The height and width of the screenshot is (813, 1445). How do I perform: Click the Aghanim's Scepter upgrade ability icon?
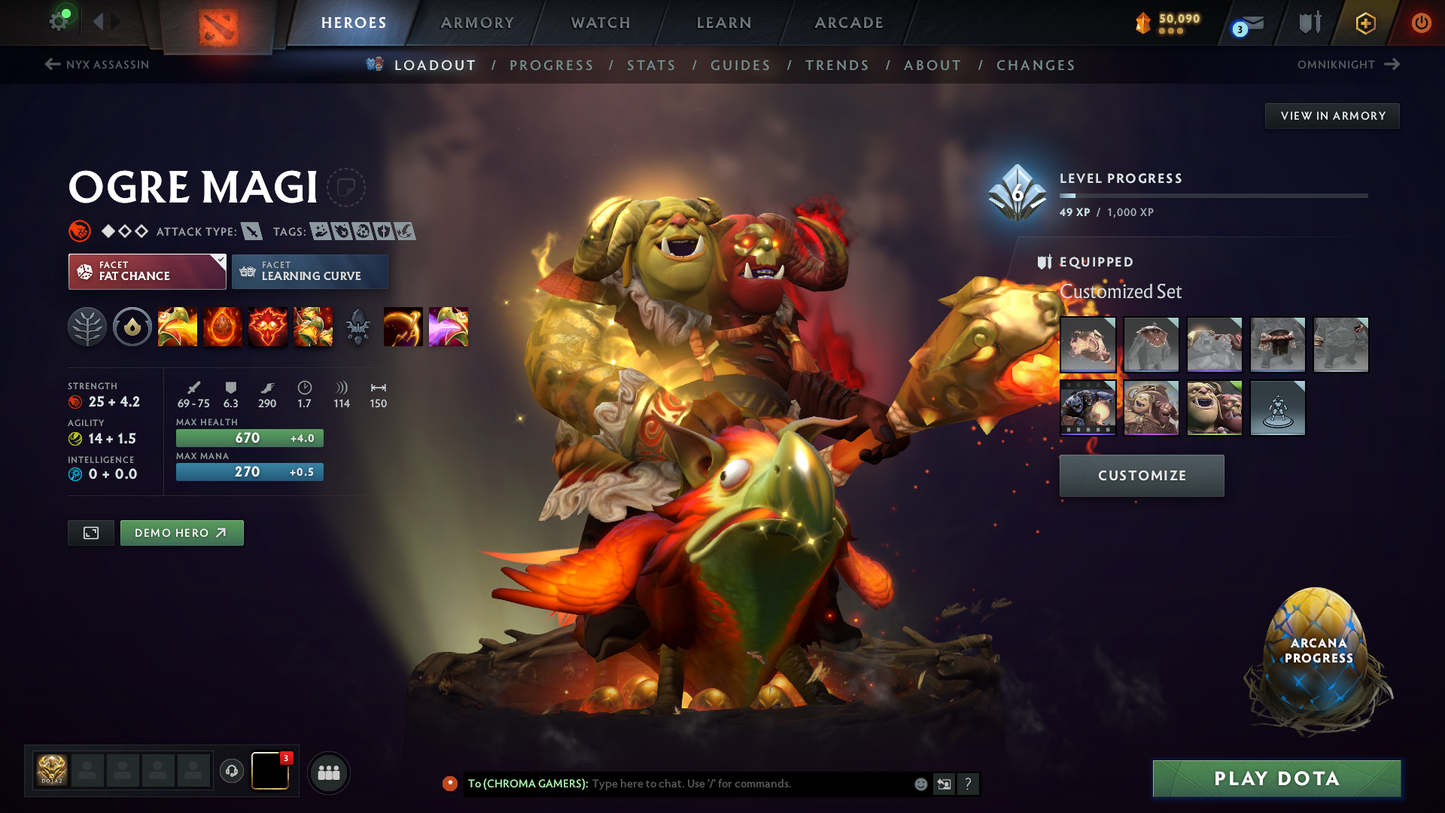pyautogui.click(x=357, y=327)
